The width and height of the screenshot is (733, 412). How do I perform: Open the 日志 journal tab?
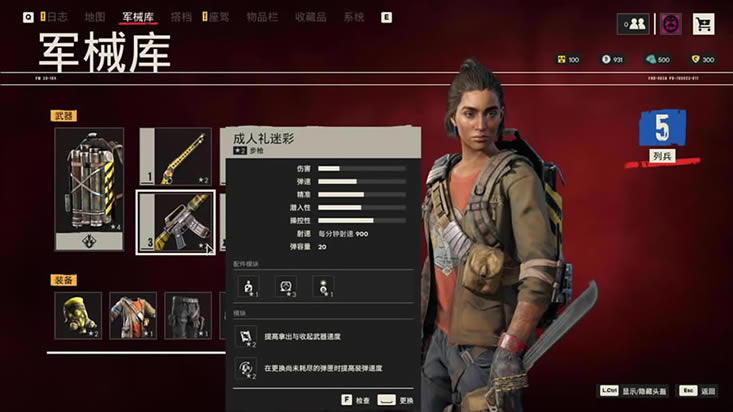55,18
